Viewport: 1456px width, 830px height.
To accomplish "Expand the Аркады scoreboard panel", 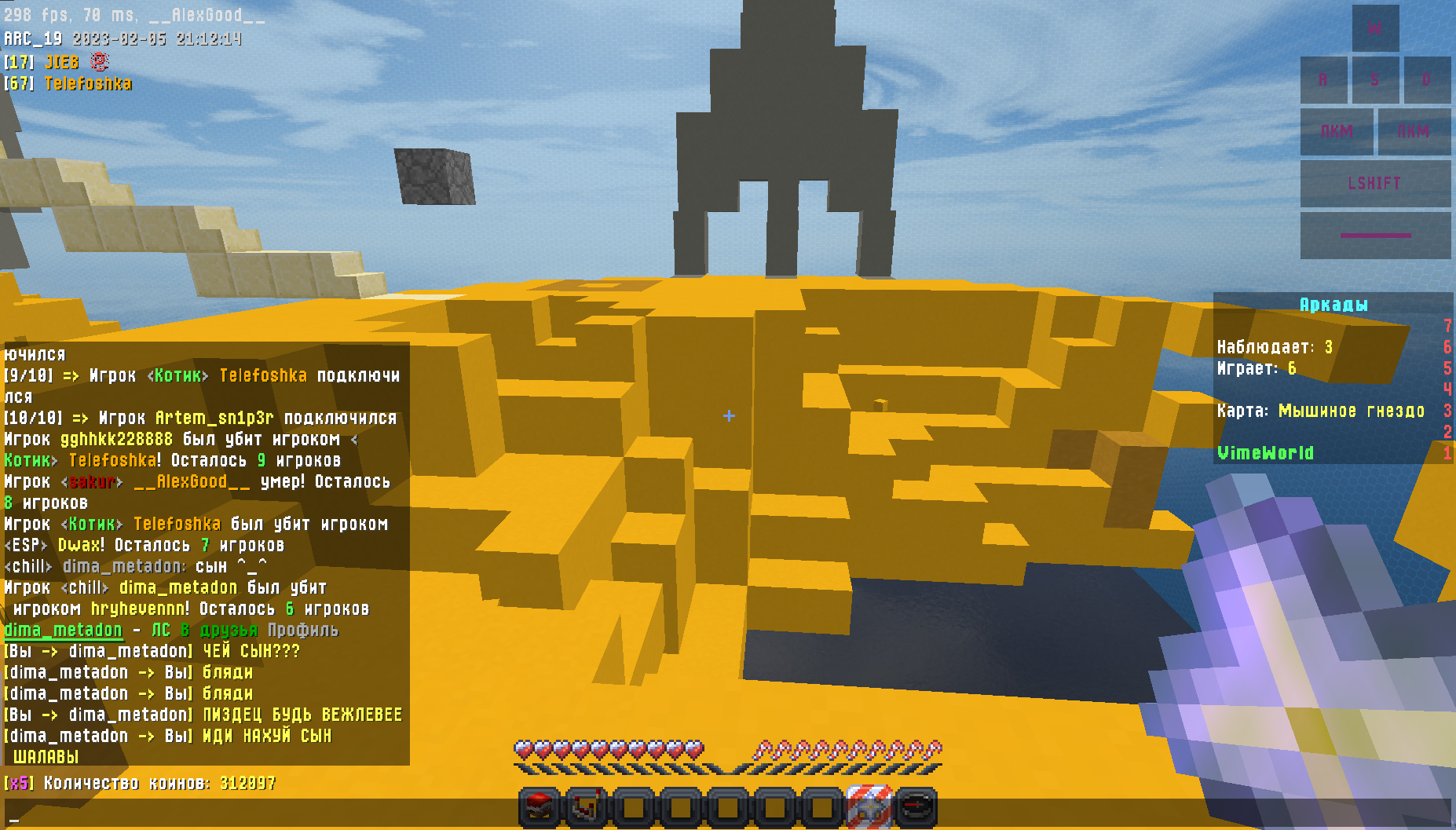I will coord(1333,305).
